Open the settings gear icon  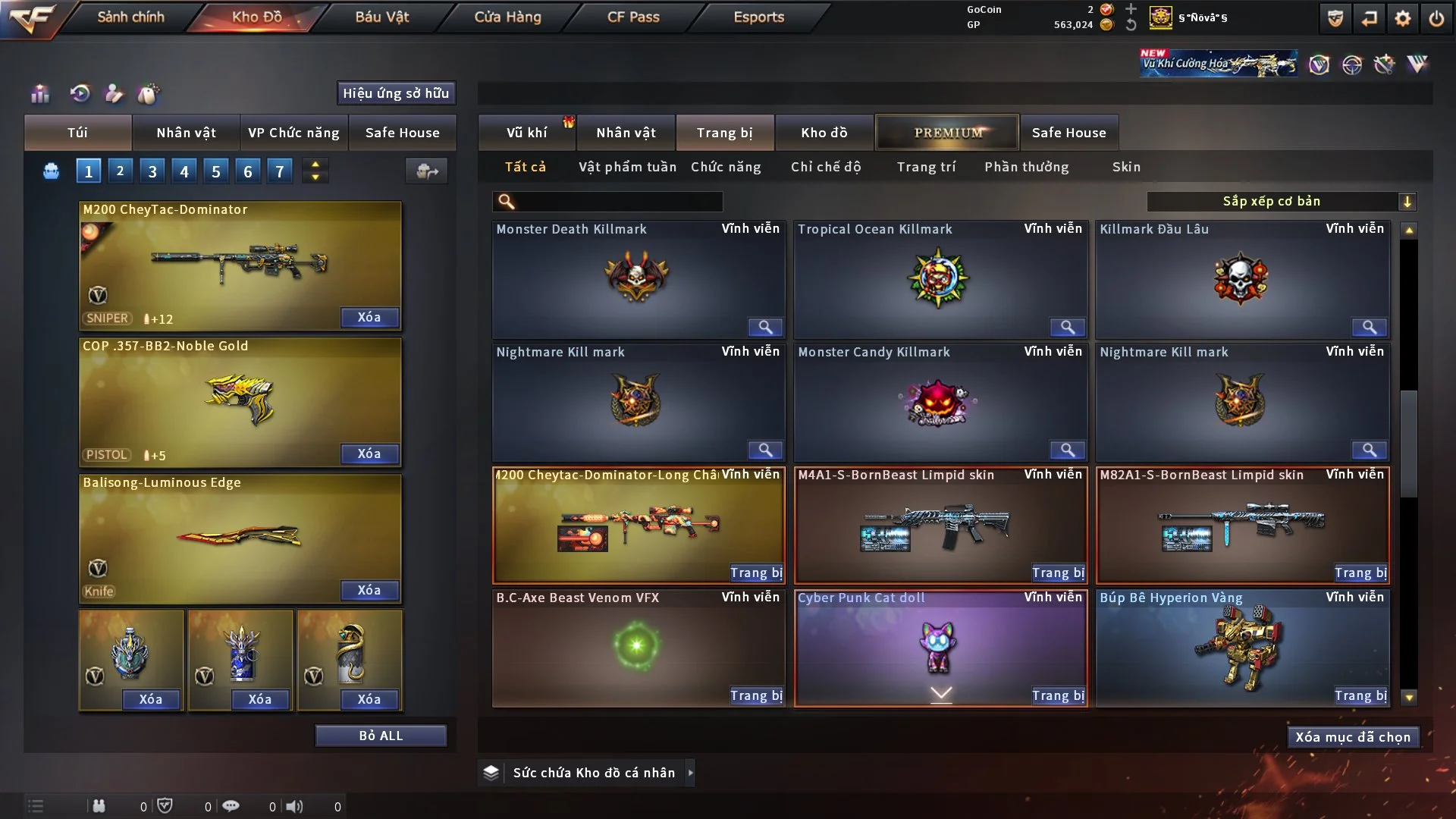tap(1402, 18)
